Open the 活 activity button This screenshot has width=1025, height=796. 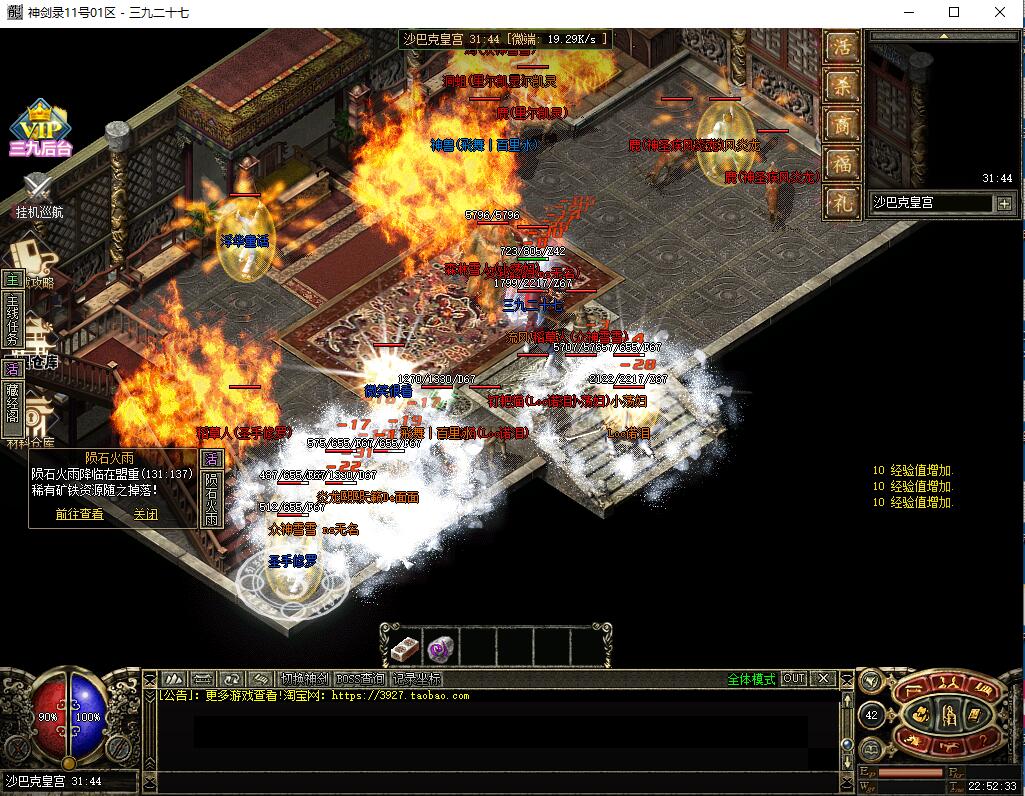(842, 47)
